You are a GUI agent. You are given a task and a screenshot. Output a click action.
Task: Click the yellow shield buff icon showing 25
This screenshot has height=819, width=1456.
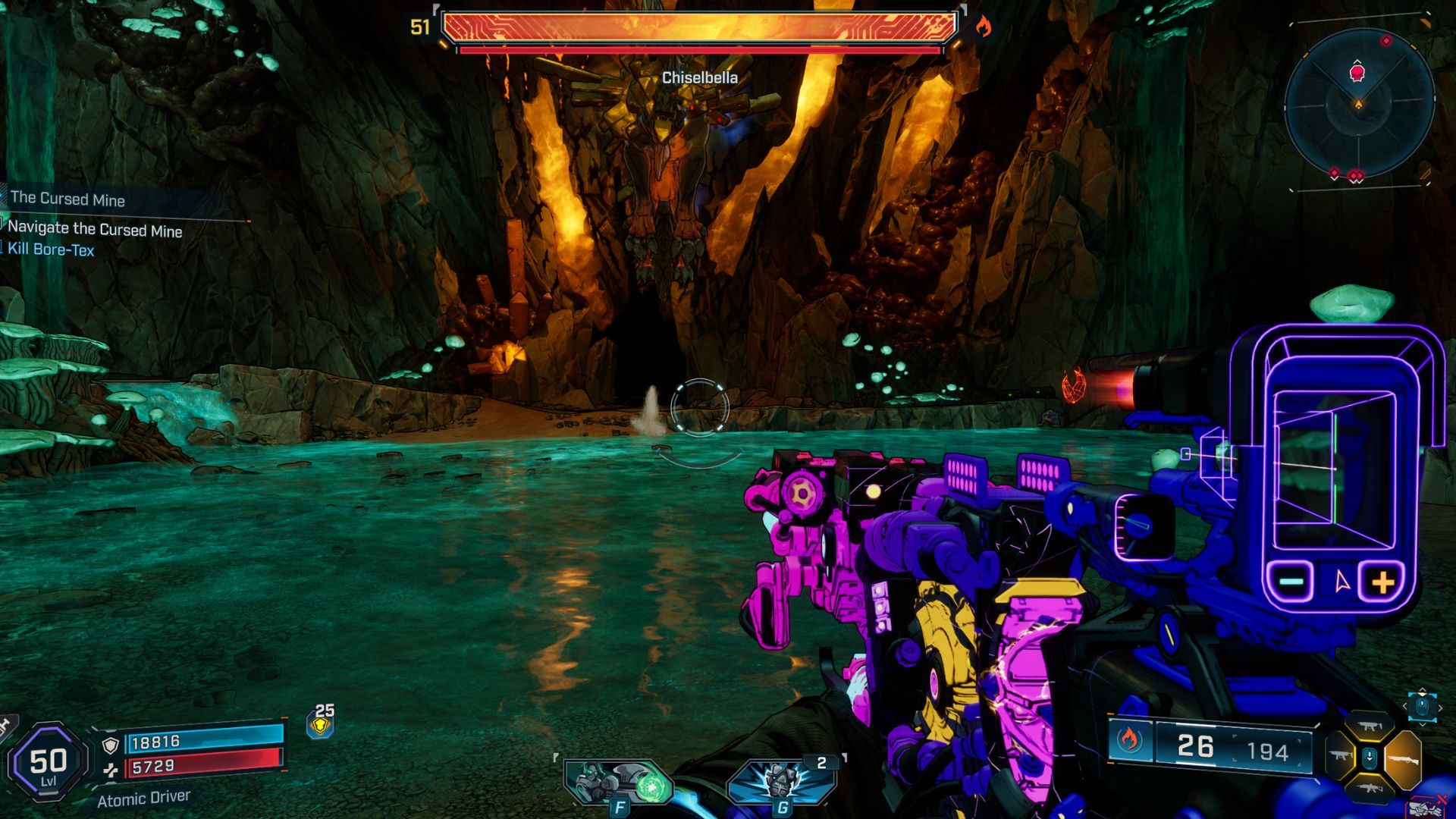(321, 725)
